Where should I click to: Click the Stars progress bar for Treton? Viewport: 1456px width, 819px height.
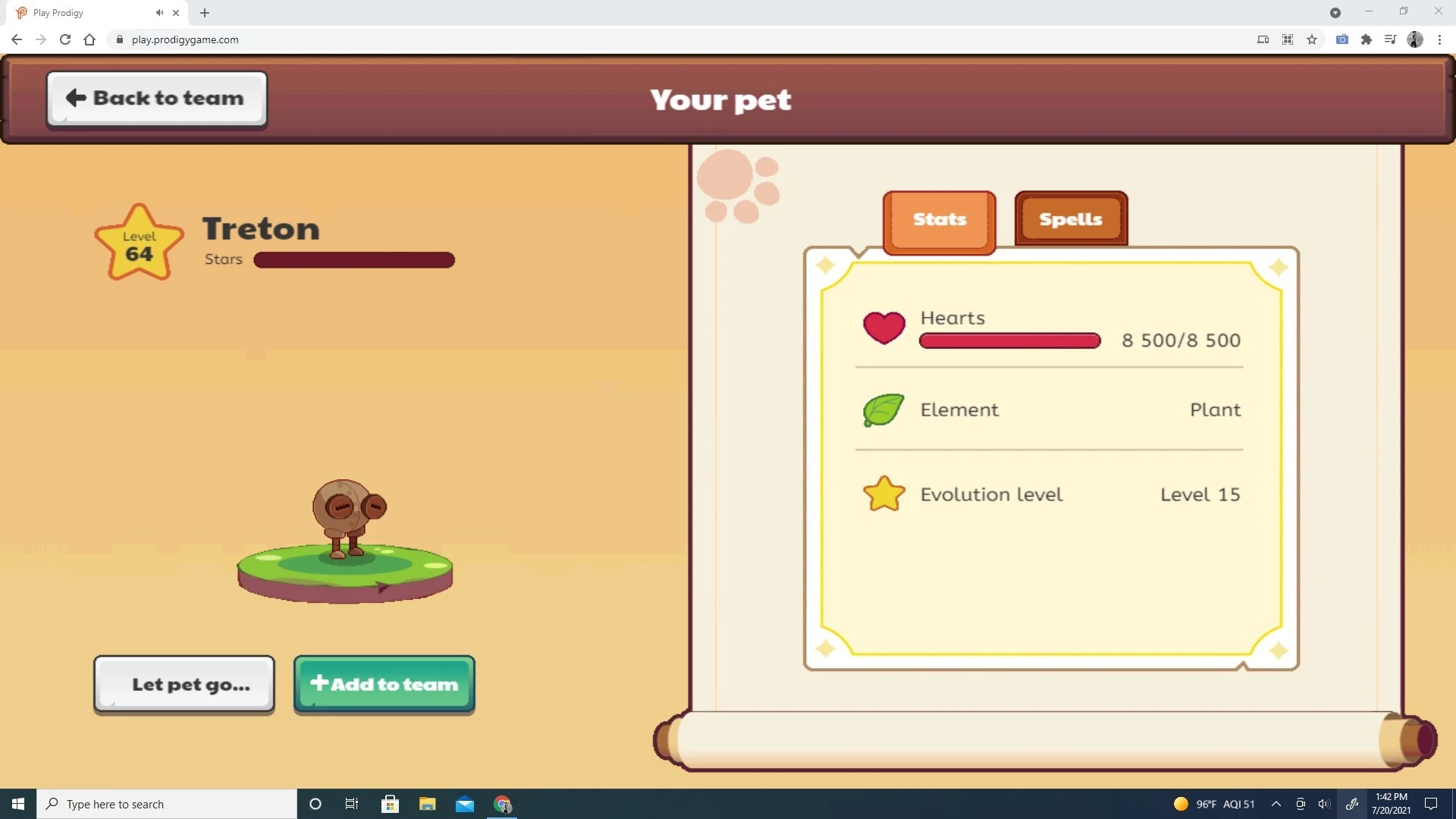[x=353, y=259]
